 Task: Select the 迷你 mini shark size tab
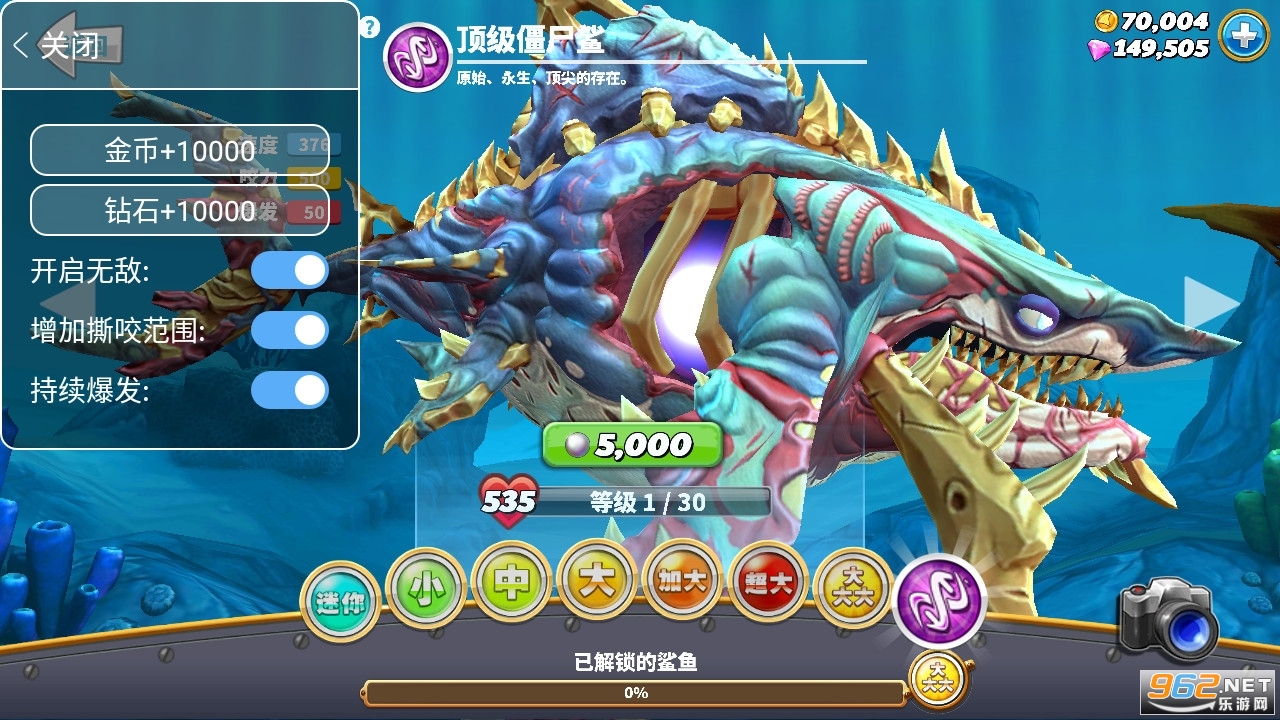point(340,602)
